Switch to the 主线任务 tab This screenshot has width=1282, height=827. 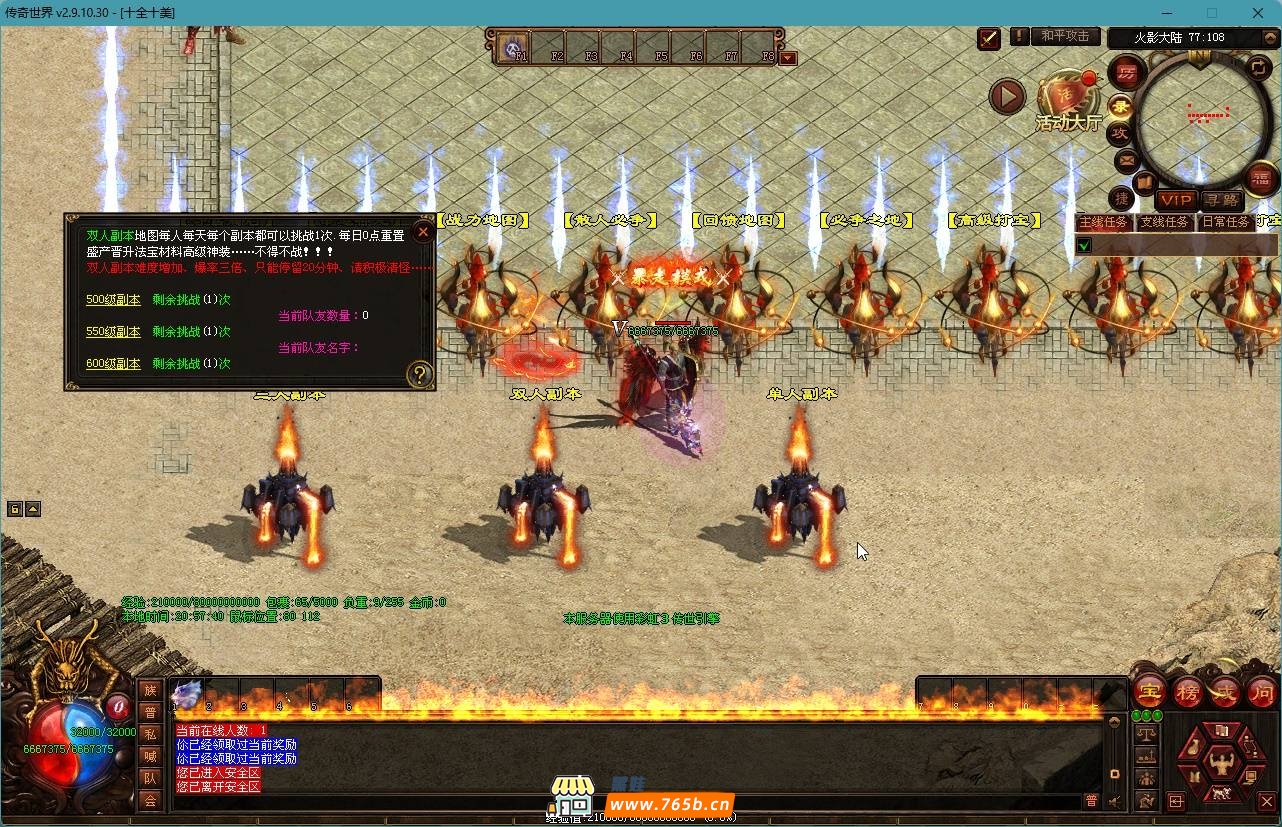tap(1103, 222)
